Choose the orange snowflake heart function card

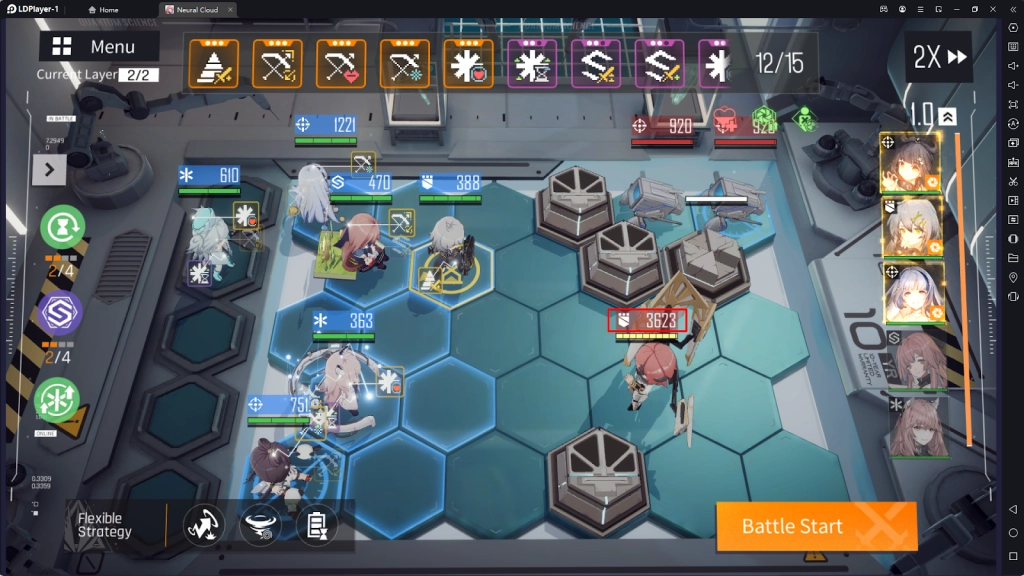click(x=468, y=64)
